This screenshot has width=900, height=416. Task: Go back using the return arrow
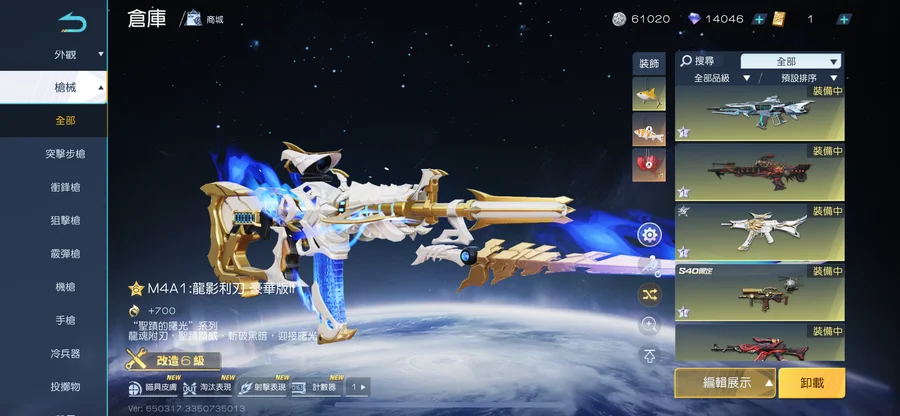72,20
